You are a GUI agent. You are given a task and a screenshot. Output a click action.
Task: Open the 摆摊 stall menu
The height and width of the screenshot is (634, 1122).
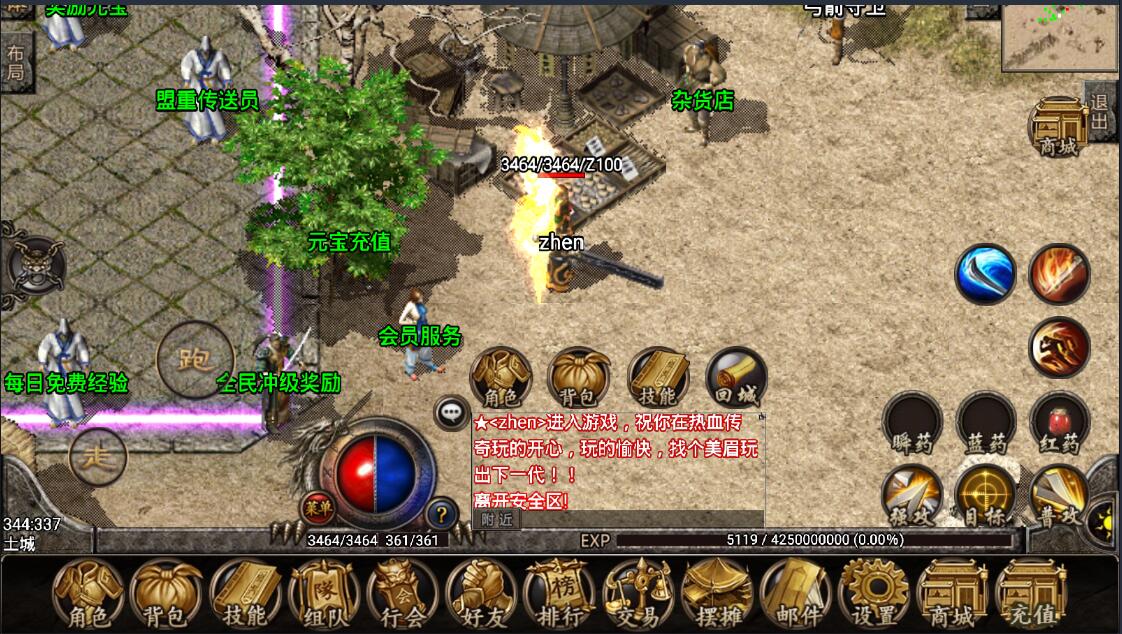point(716,594)
